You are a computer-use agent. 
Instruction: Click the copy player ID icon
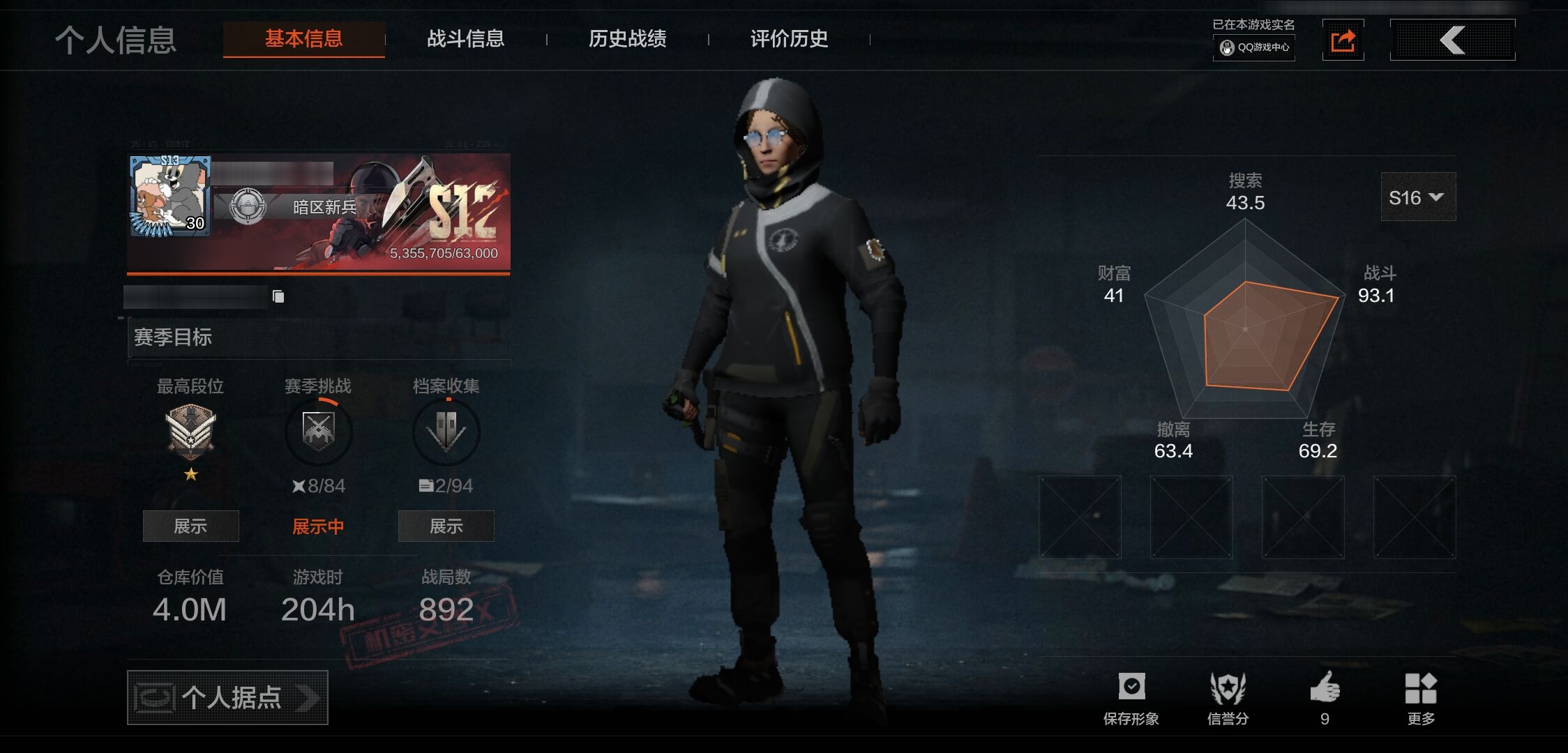[278, 296]
